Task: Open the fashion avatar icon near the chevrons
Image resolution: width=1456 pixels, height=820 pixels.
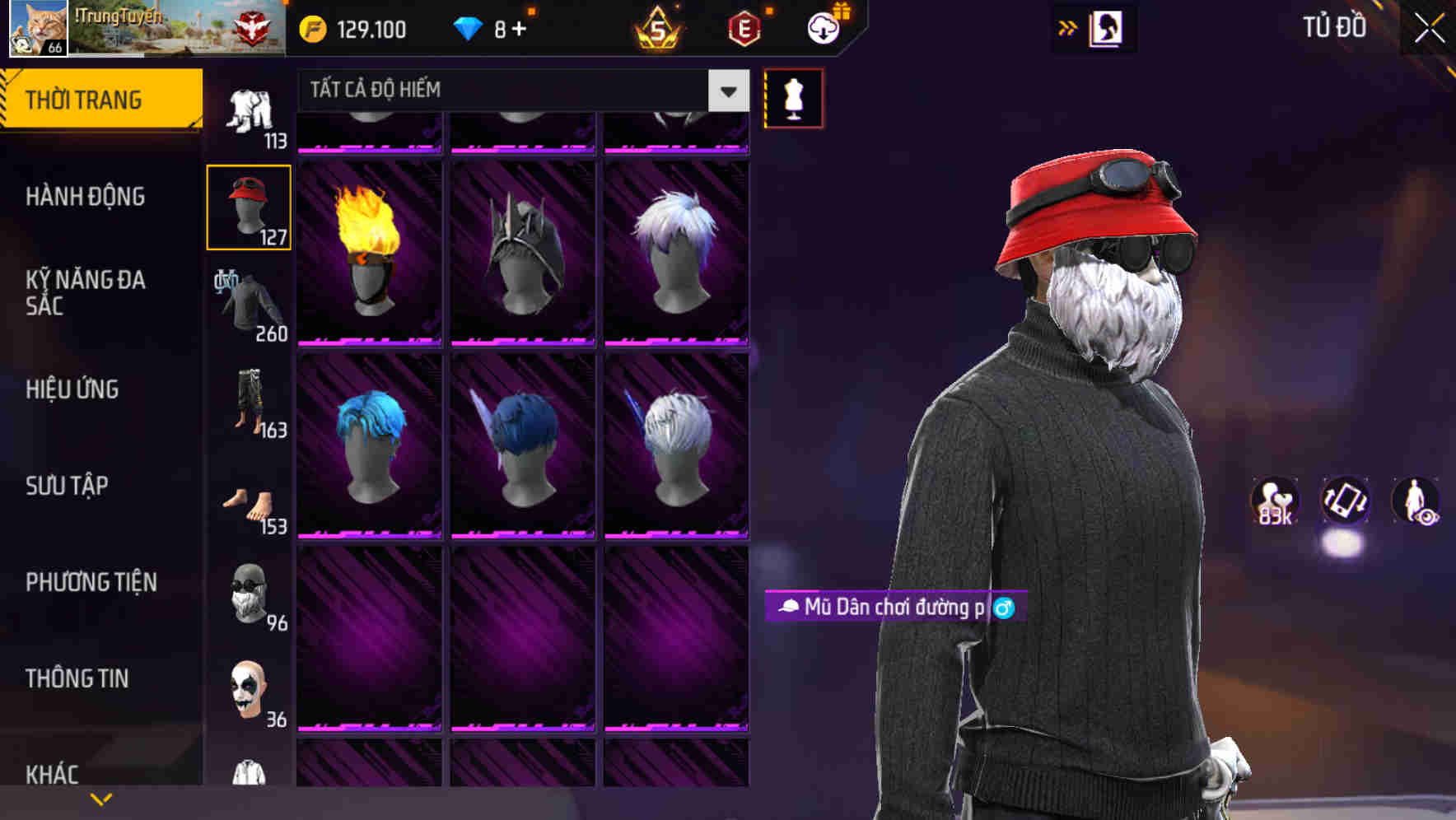Action: 1108,27
